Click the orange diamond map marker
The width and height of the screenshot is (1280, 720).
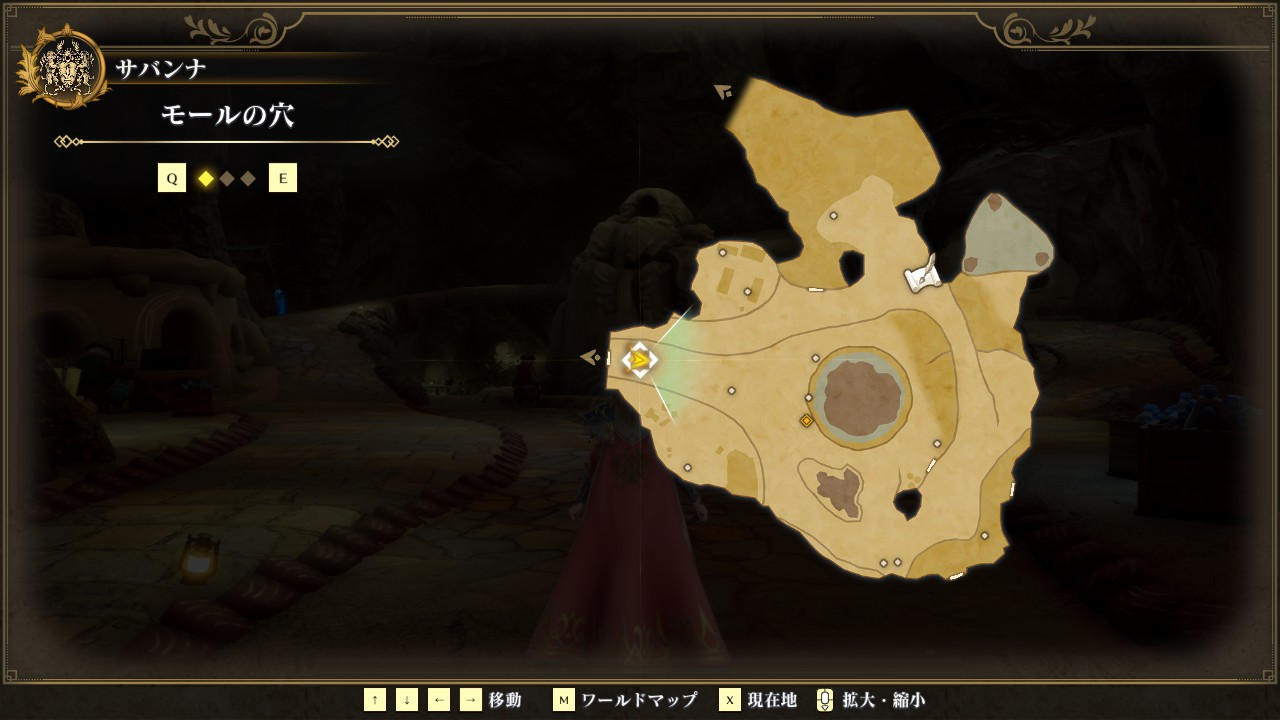click(806, 421)
